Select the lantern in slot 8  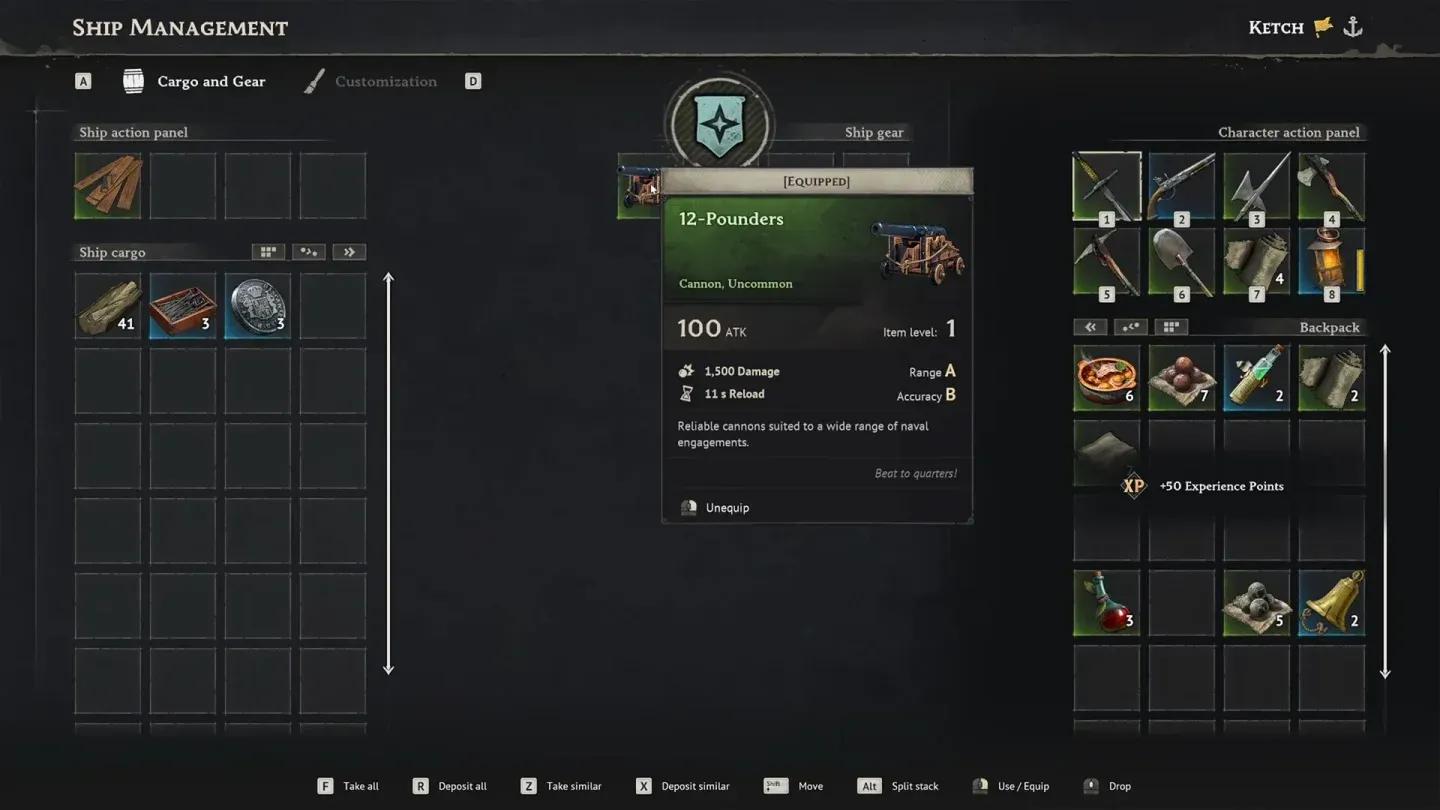1328,262
